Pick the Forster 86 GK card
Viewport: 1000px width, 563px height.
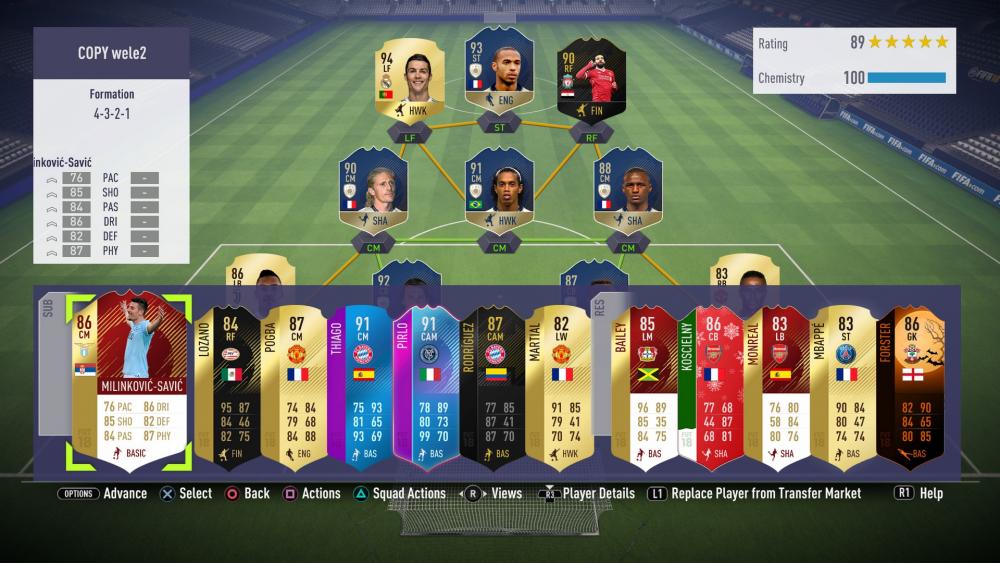coord(911,385)
